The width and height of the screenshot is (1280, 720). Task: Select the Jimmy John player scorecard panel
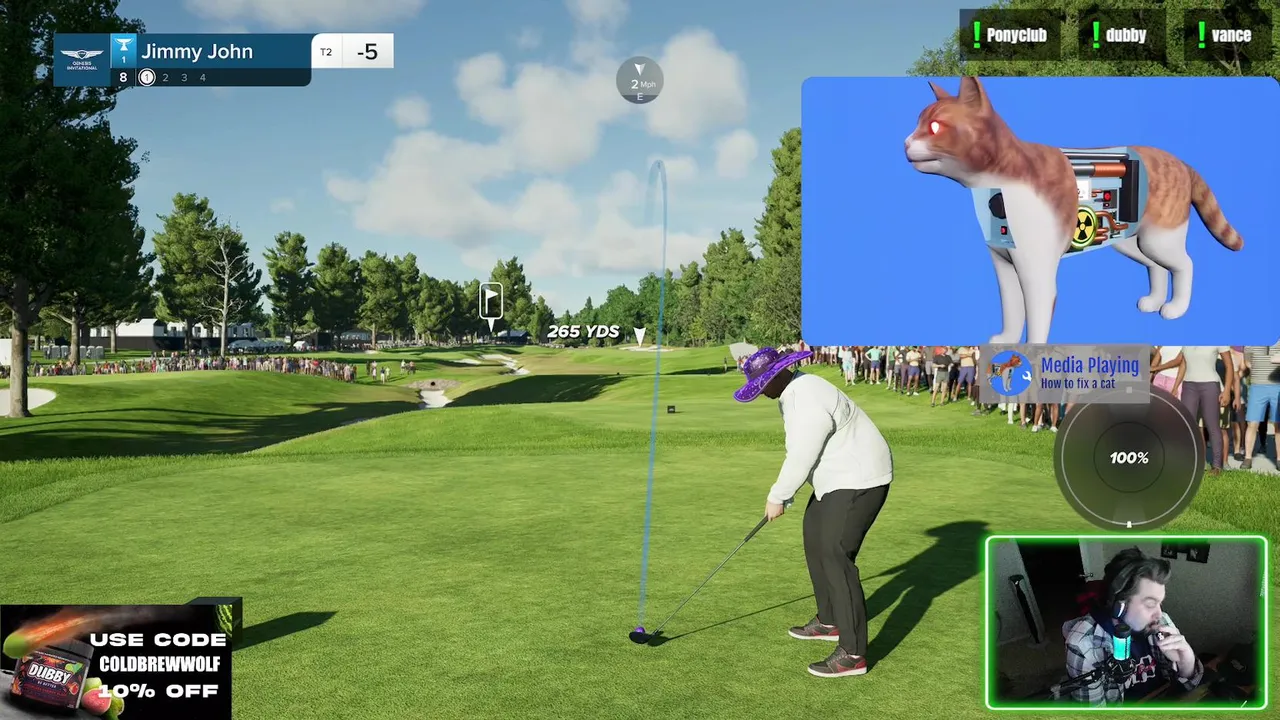point(222,60)
